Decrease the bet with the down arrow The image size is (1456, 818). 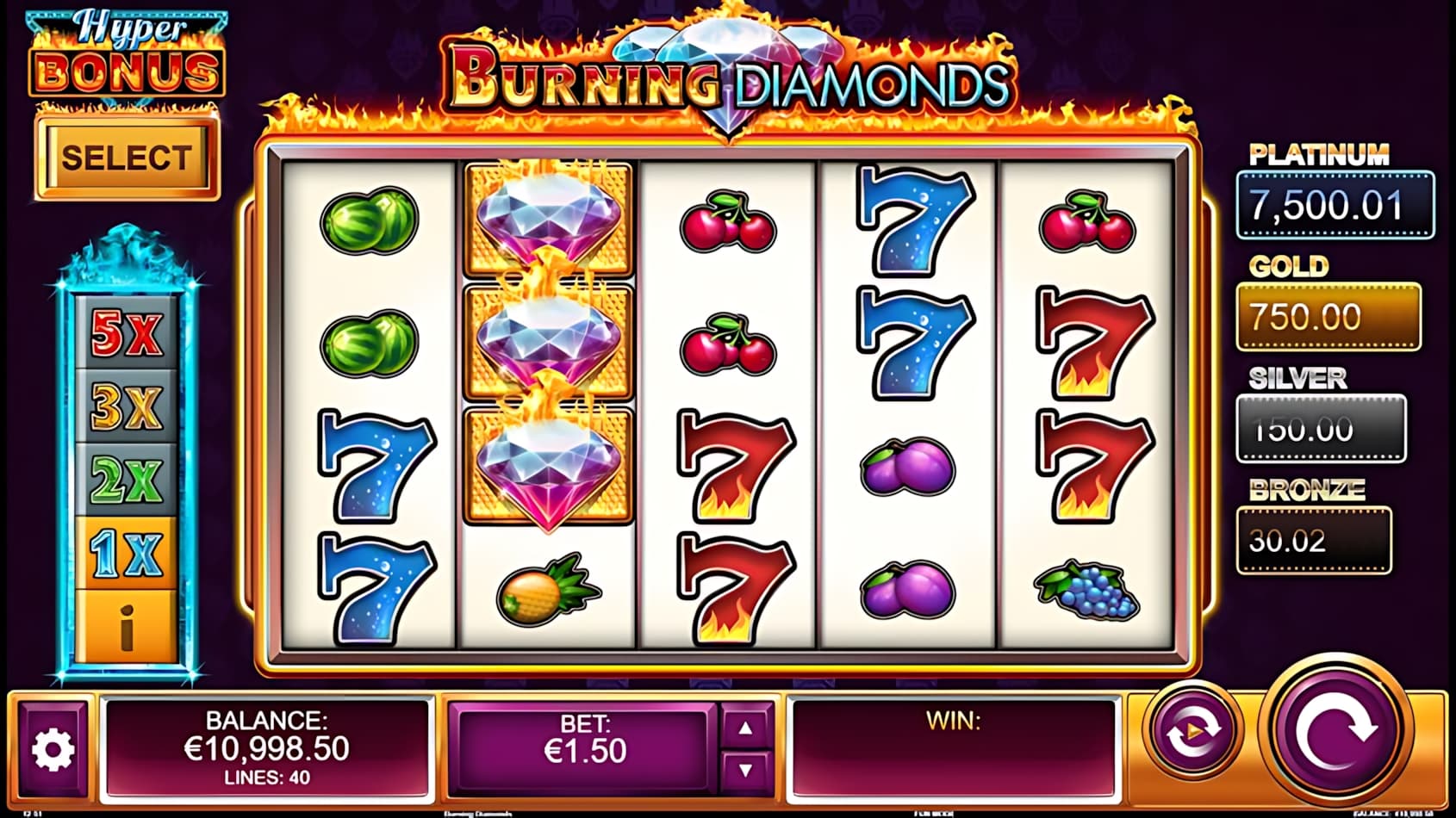pos(744,767)
